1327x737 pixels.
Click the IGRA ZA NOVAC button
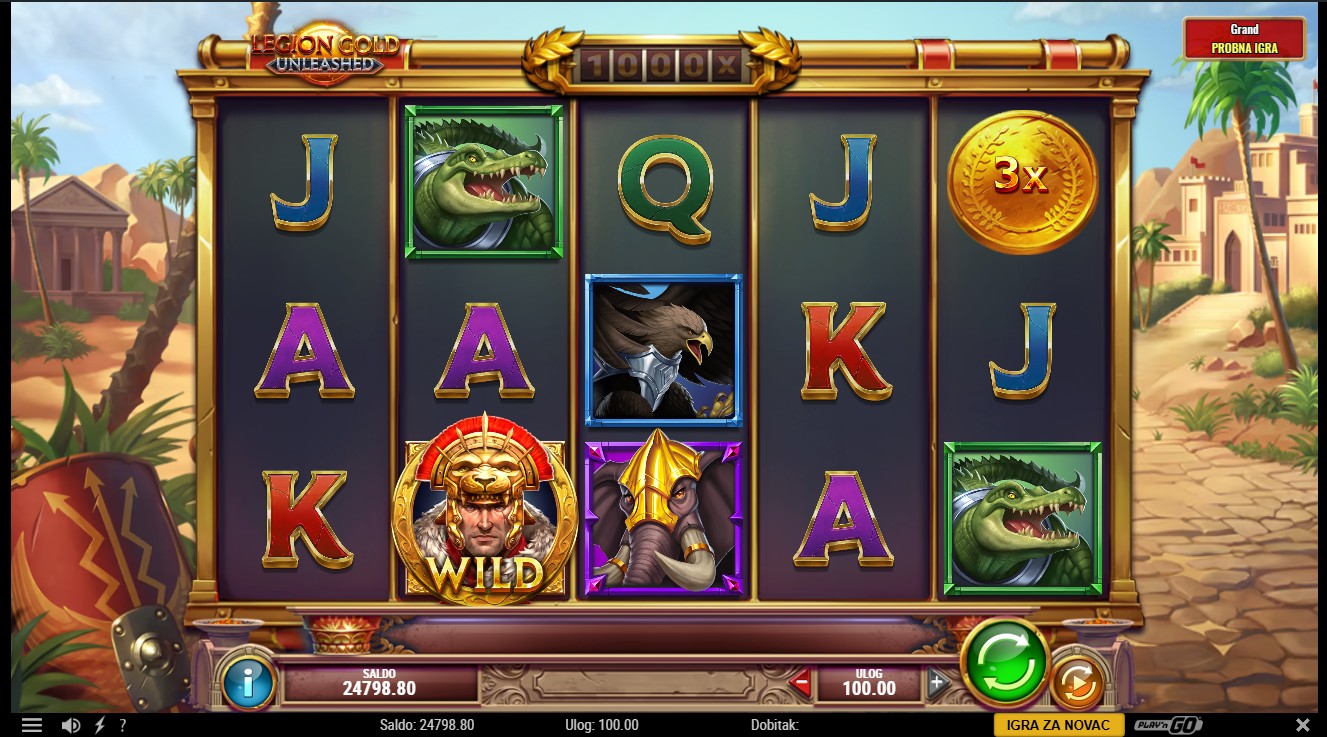click(x=1058, y=725)
